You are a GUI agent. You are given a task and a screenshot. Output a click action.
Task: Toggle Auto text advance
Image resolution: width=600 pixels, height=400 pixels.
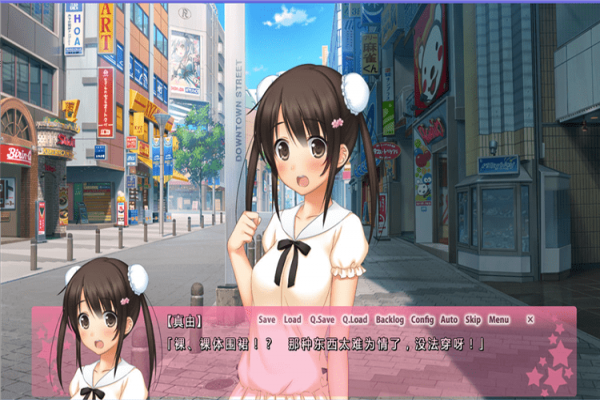coord(449,320)
